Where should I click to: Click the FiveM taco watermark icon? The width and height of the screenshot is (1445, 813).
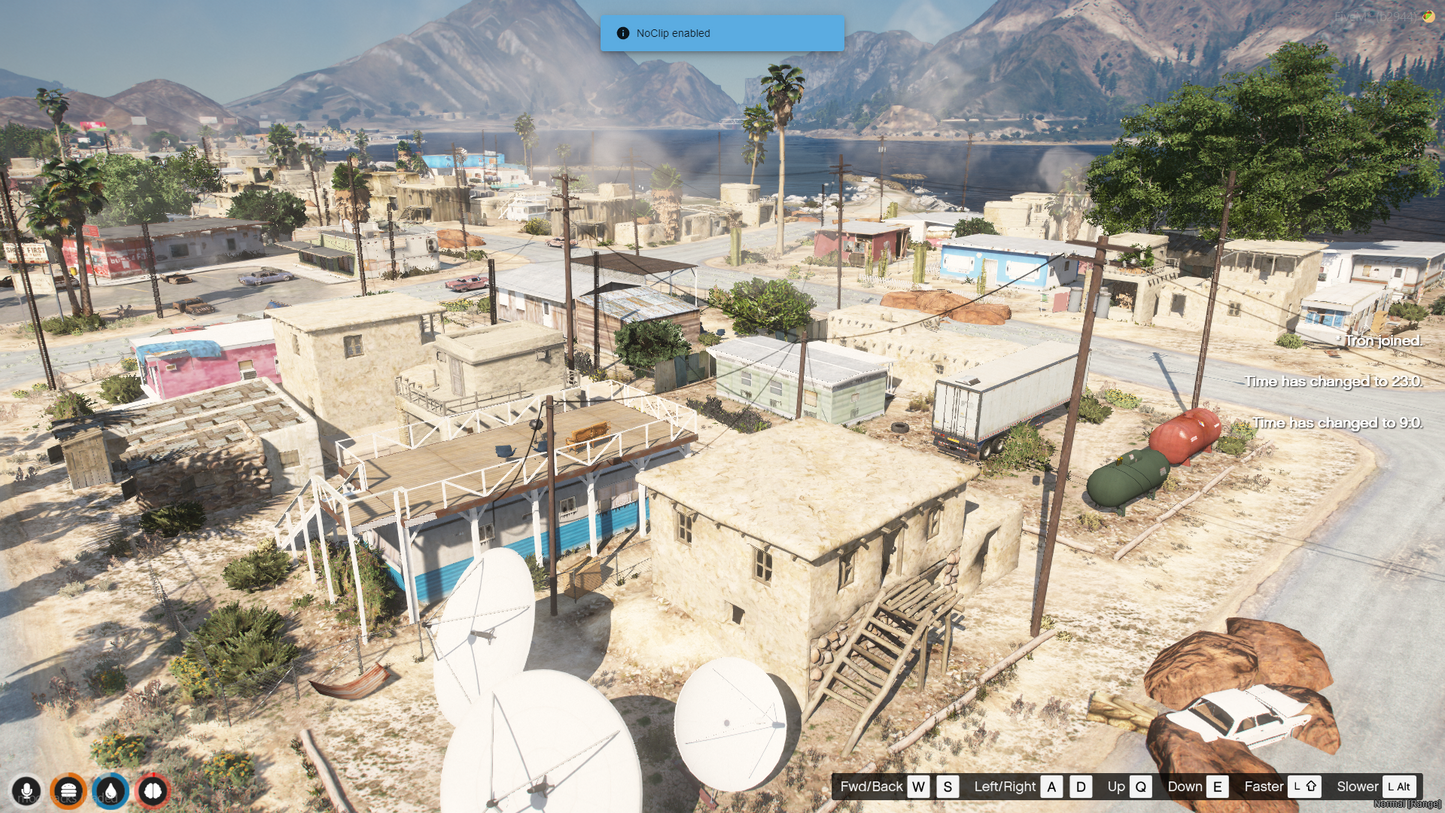pos(1428,16)
